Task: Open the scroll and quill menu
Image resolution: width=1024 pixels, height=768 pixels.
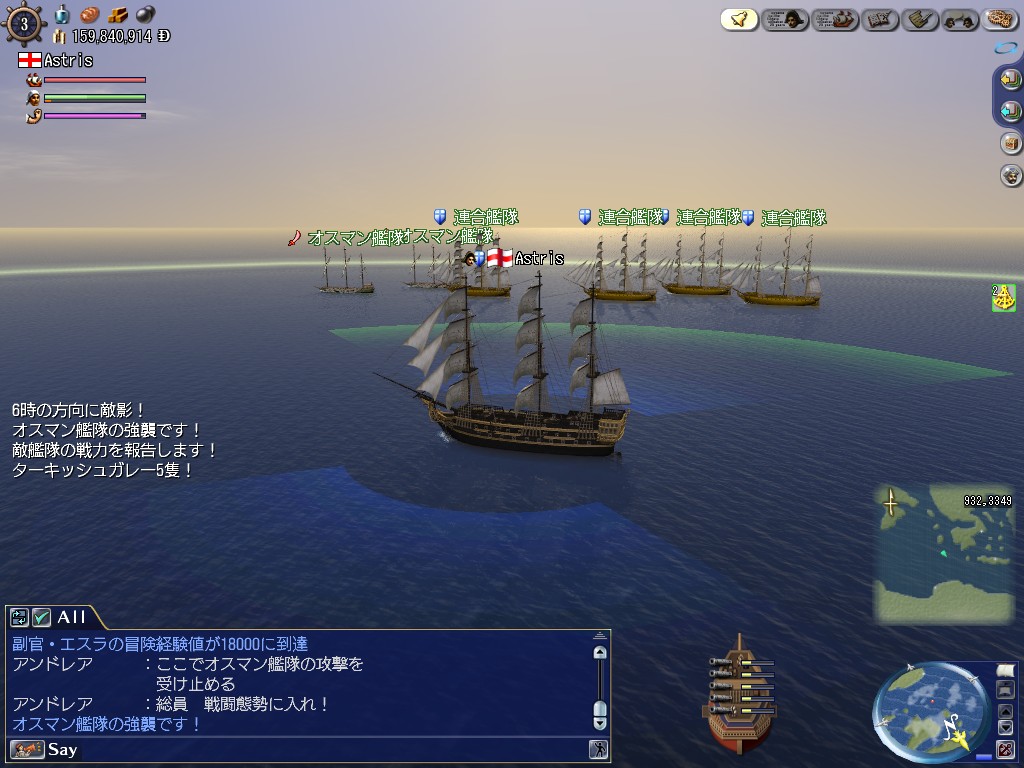Action: [919, 19]
